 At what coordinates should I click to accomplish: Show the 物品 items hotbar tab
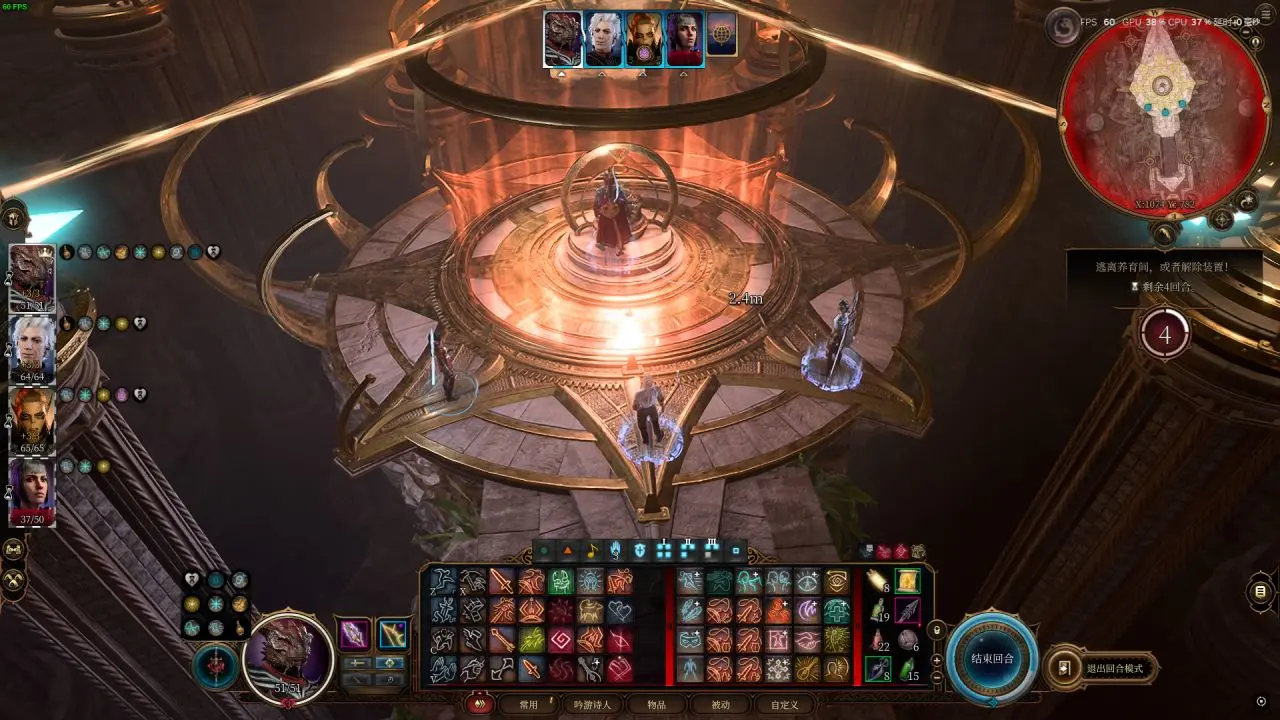[x=656, y=704]
